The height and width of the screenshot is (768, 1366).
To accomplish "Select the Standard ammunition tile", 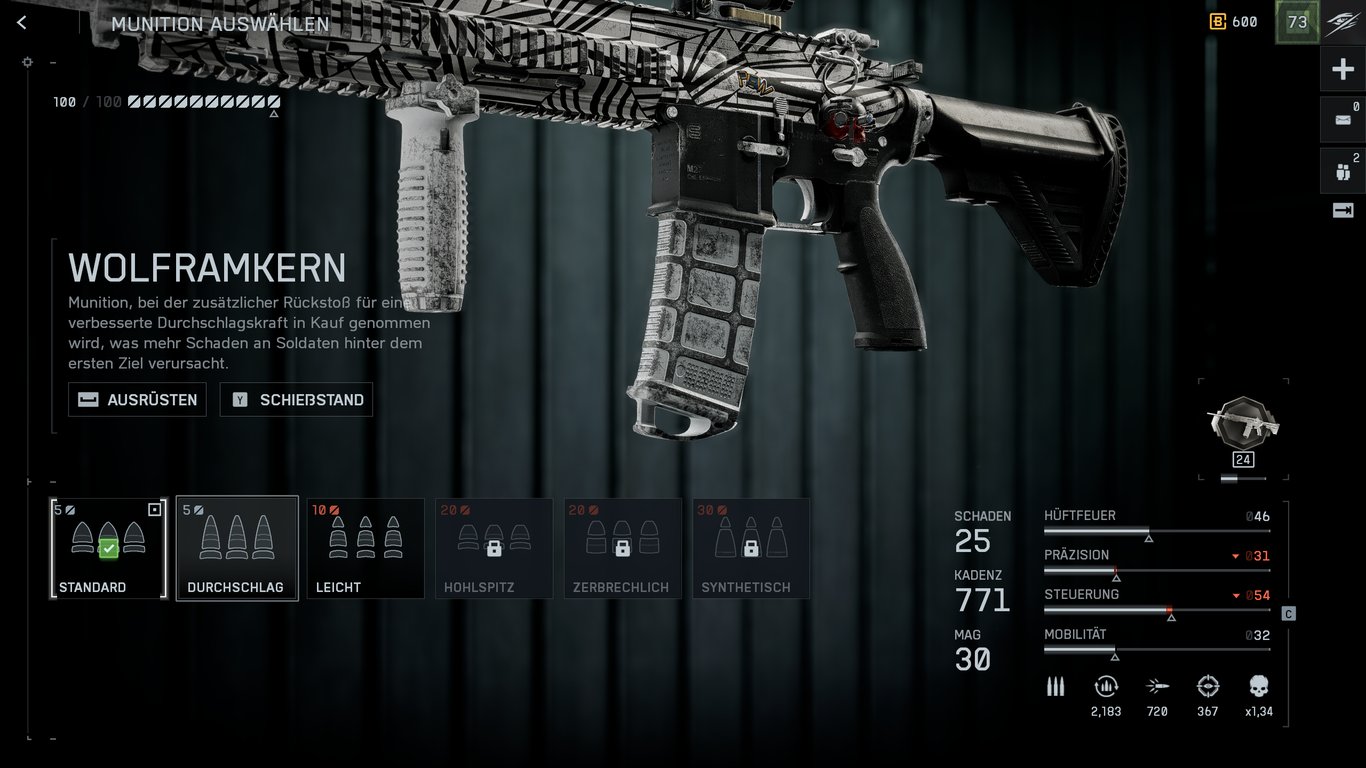I will 108,548.
